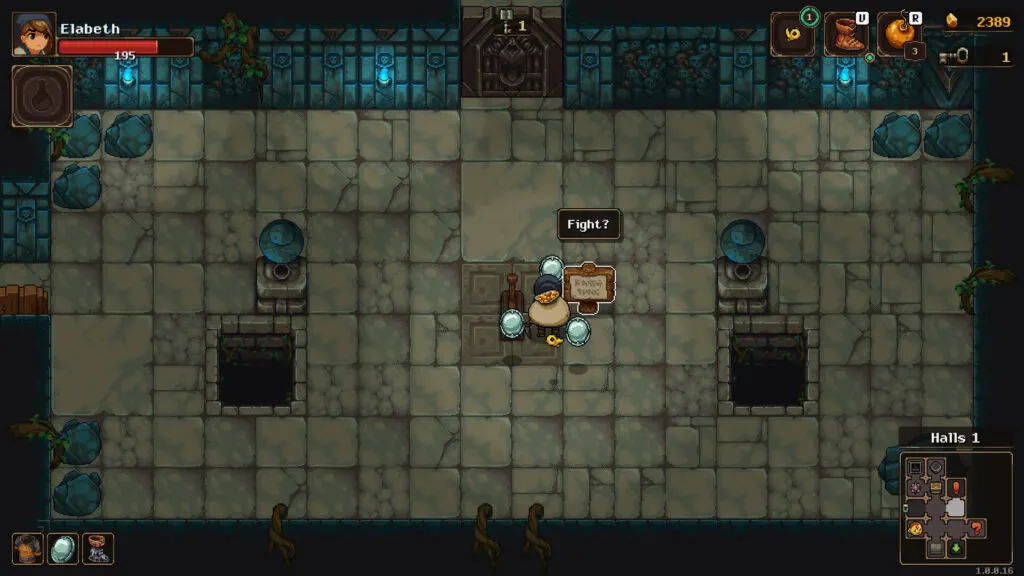Select the orange question mark room marker

pos(977,528)
